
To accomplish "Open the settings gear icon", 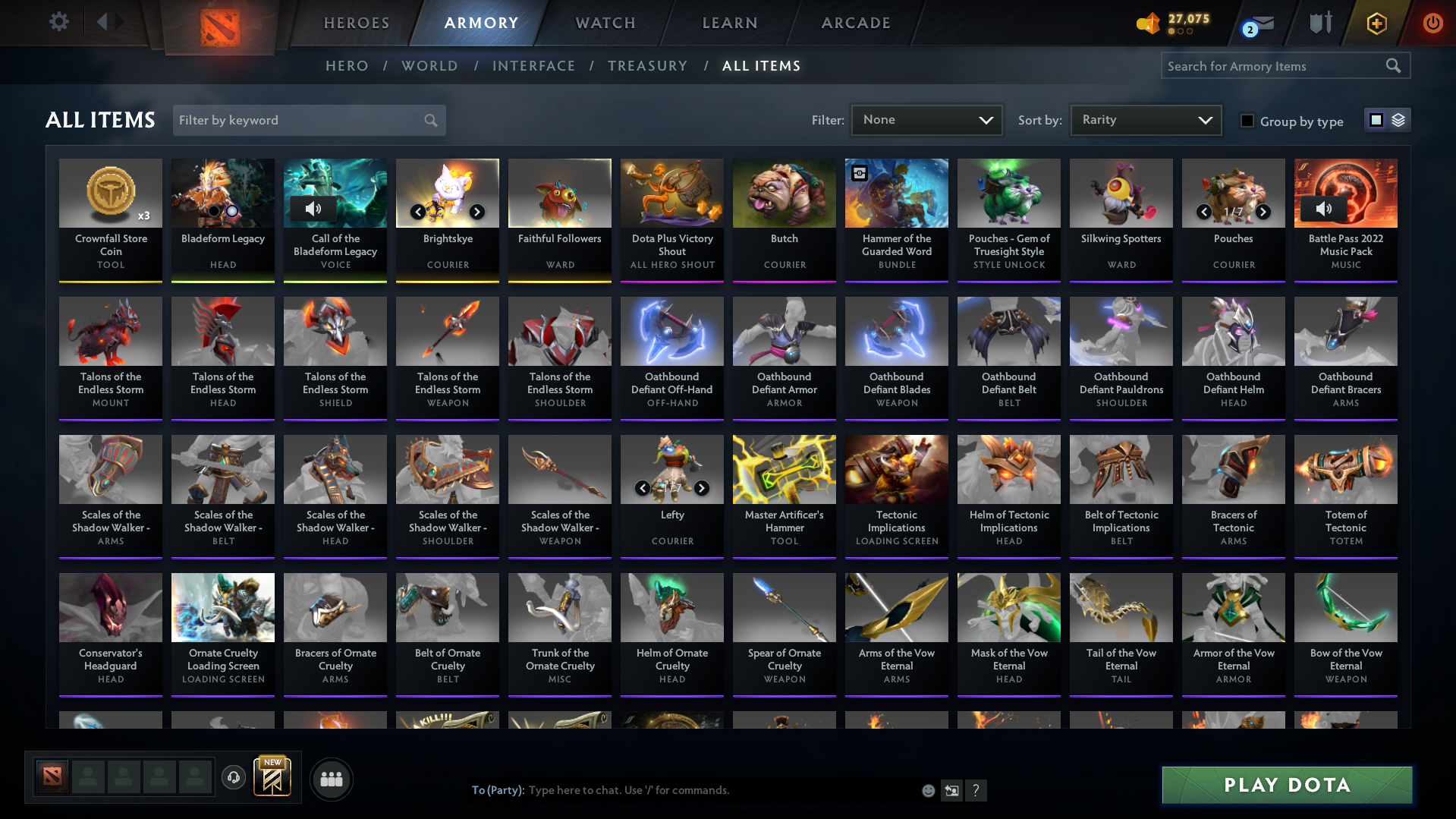I will pyautogui.click(x=59, y=22).
